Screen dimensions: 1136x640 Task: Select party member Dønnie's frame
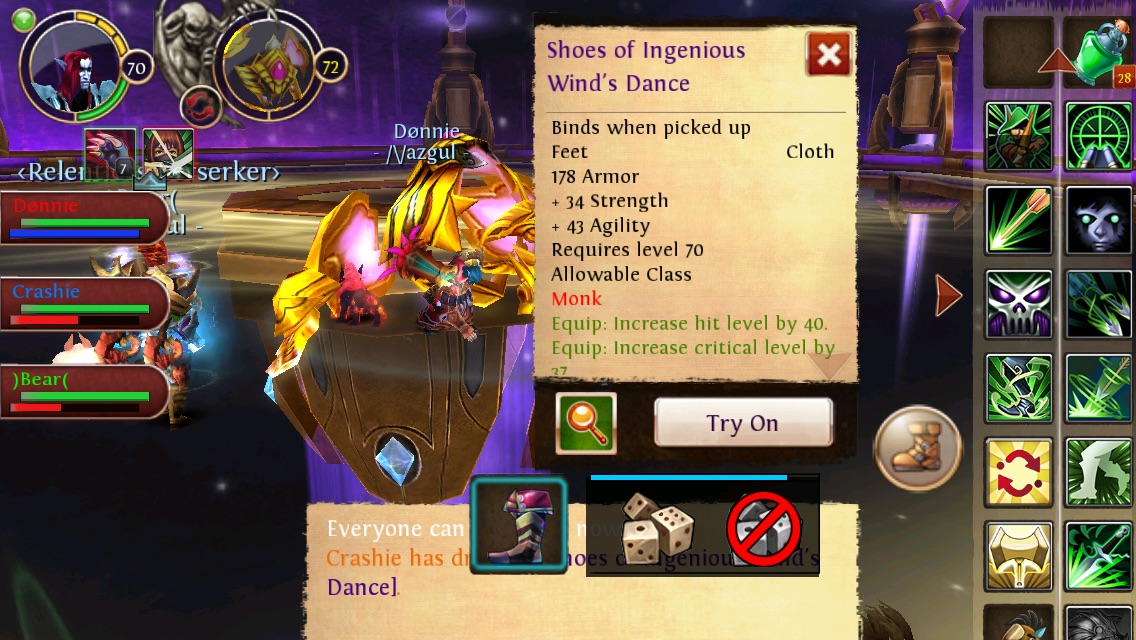pyautogui.click(x=84, y=218)
